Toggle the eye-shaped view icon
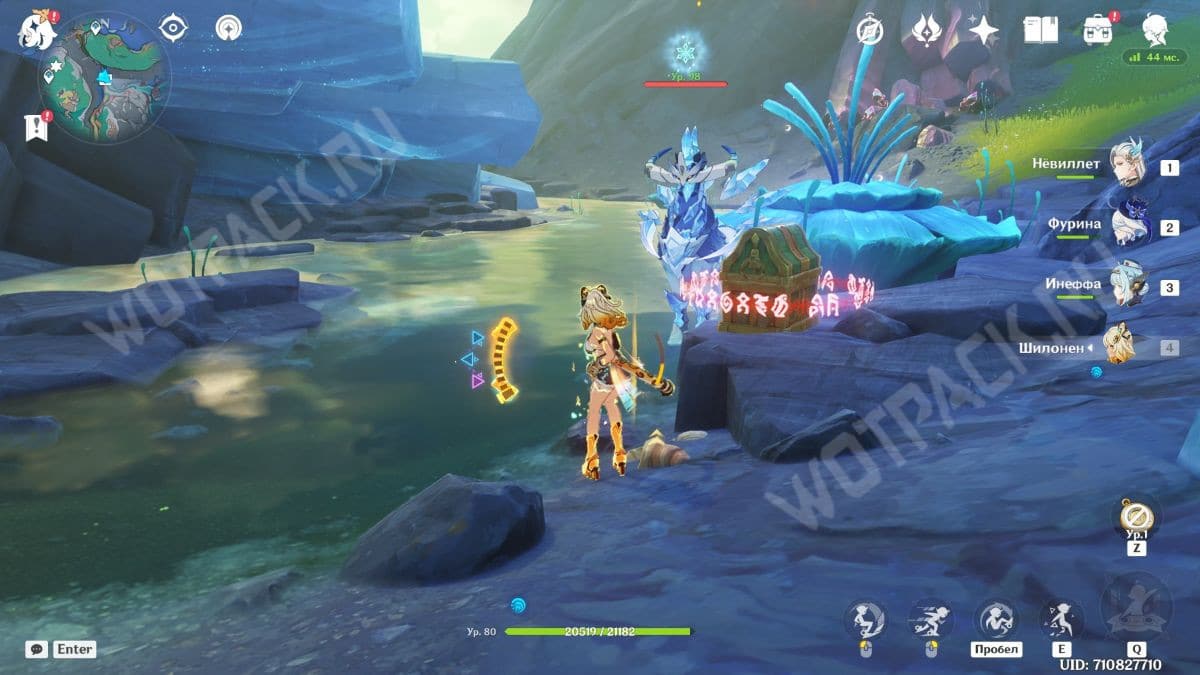 click(173, 28)
